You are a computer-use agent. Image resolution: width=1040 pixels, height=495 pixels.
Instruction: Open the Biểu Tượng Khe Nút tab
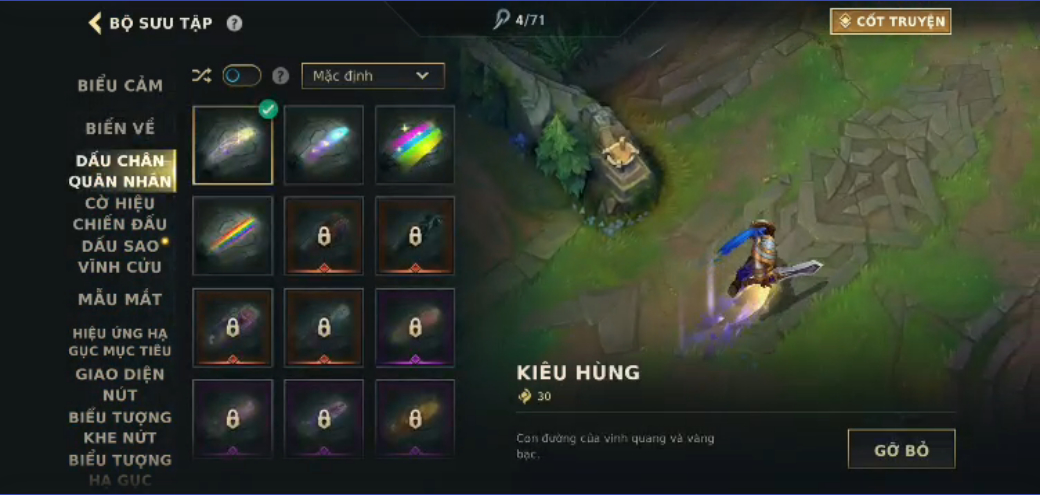tap(120, 427)
